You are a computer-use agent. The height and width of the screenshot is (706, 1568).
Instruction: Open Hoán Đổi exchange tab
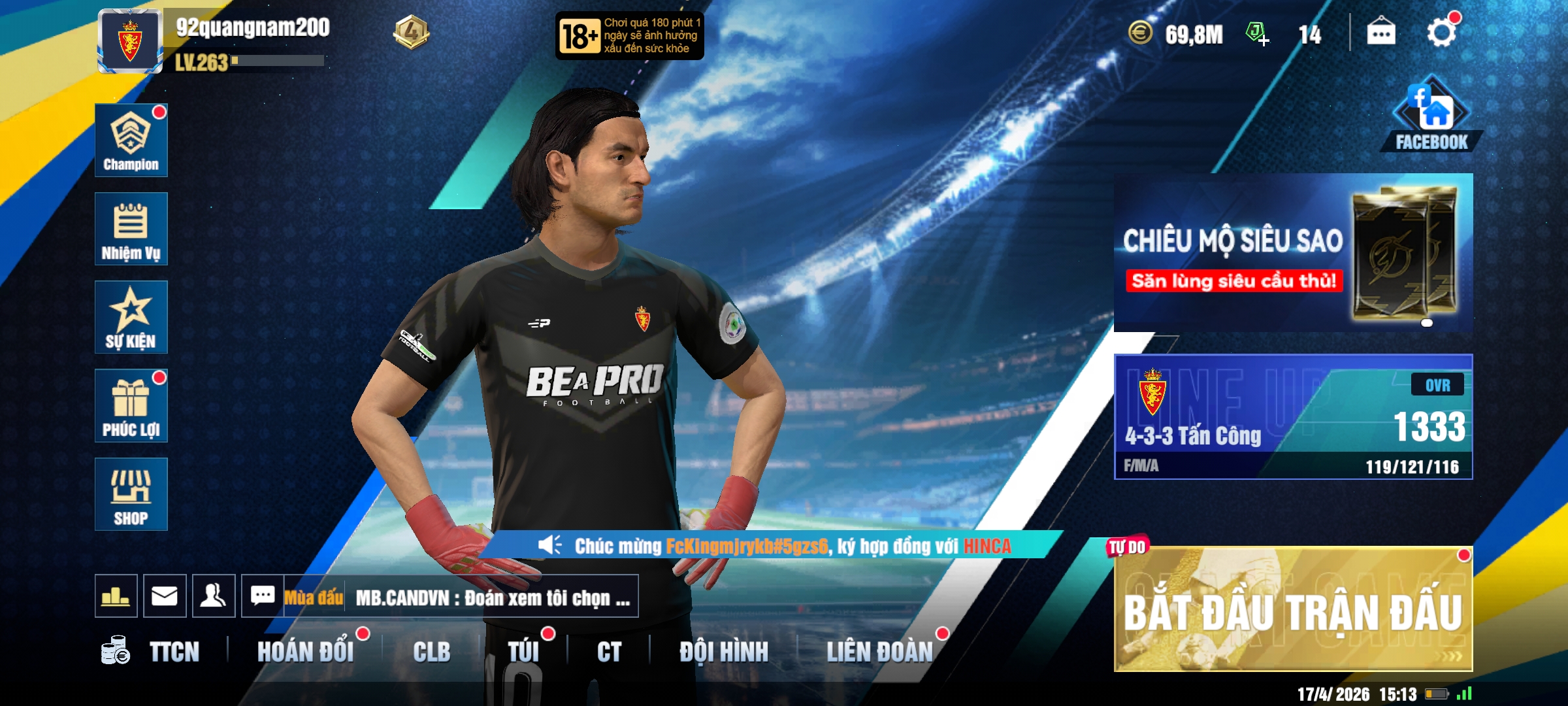coord(305,652)
